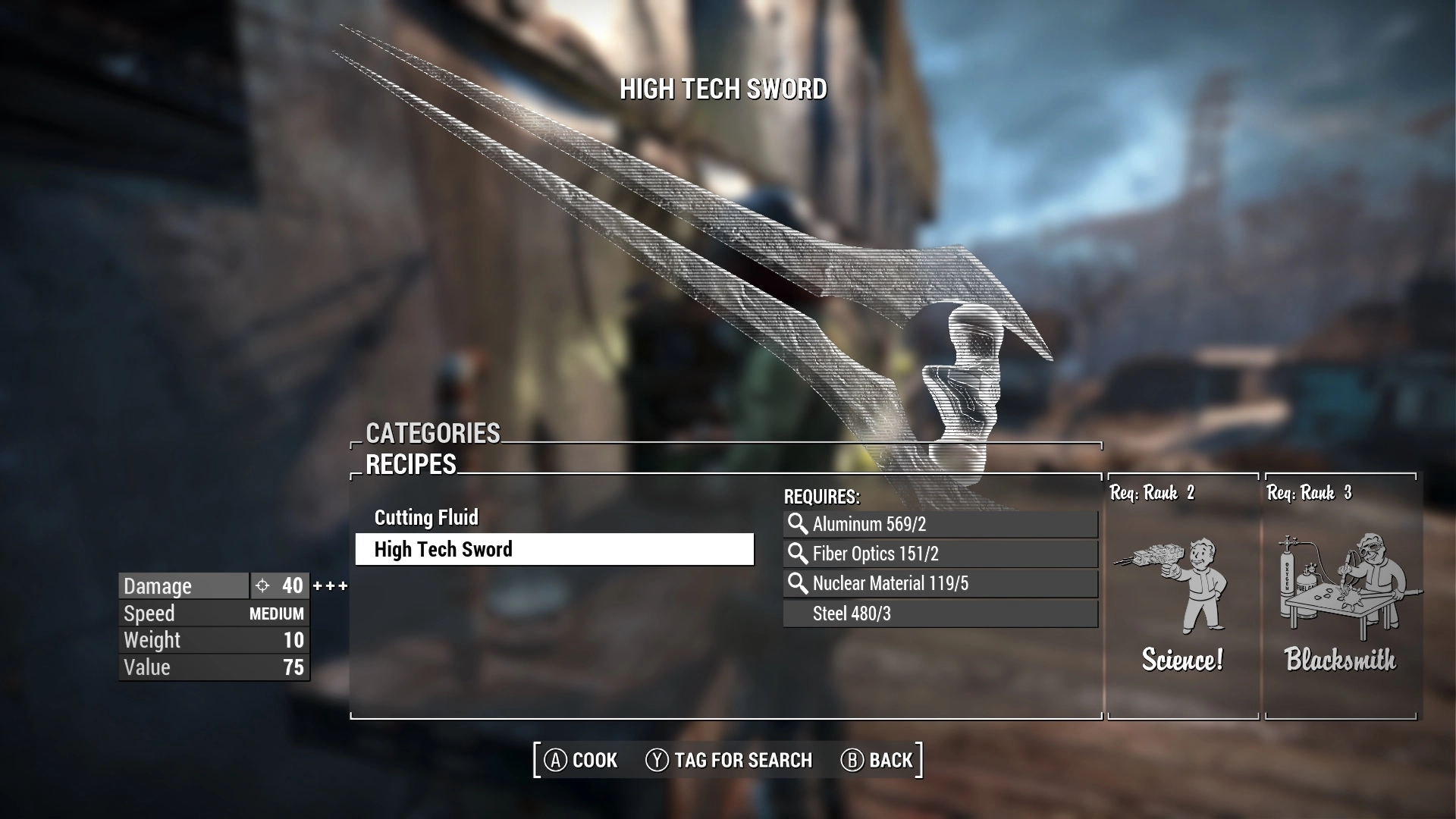Select the Steel component row
Image resolution: width=1456 pixels, height=819 pixels.
(940, 613)
